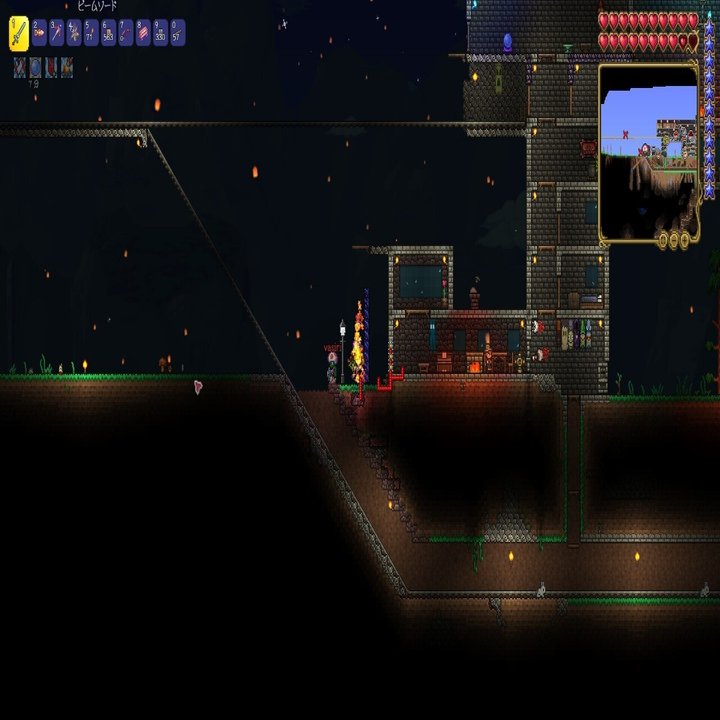
Task: Click the blue orb buff icon
Action: pos(35,67)
